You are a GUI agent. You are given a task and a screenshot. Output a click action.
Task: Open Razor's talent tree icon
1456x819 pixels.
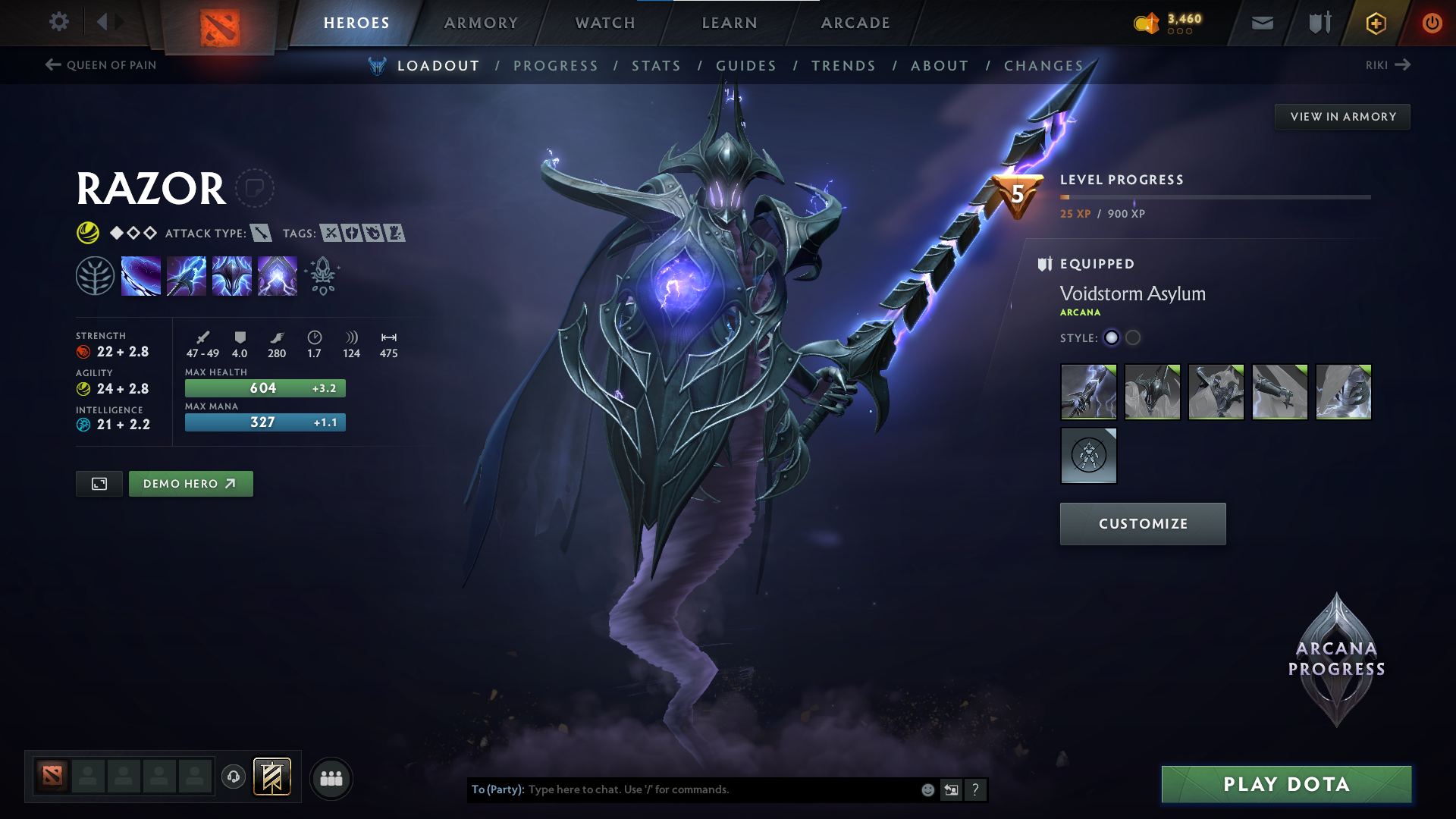pyautogui.click(x=96, y=275)
